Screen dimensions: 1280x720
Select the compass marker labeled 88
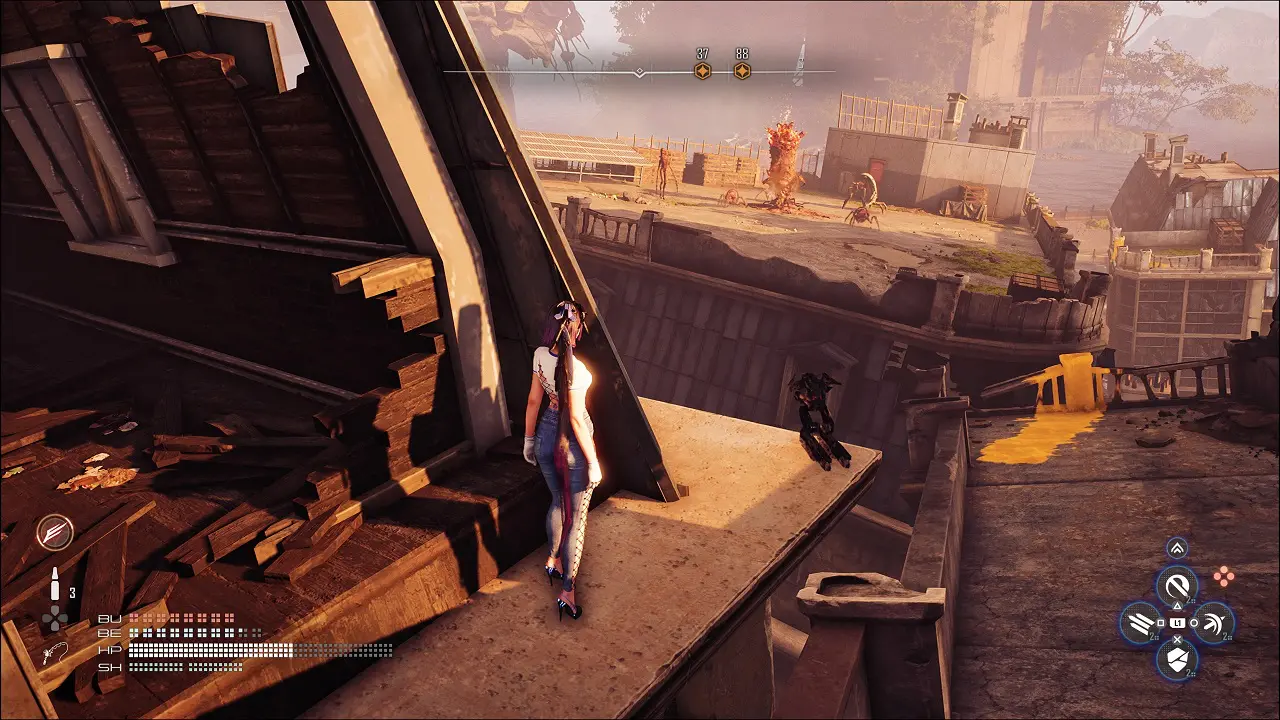742,71
